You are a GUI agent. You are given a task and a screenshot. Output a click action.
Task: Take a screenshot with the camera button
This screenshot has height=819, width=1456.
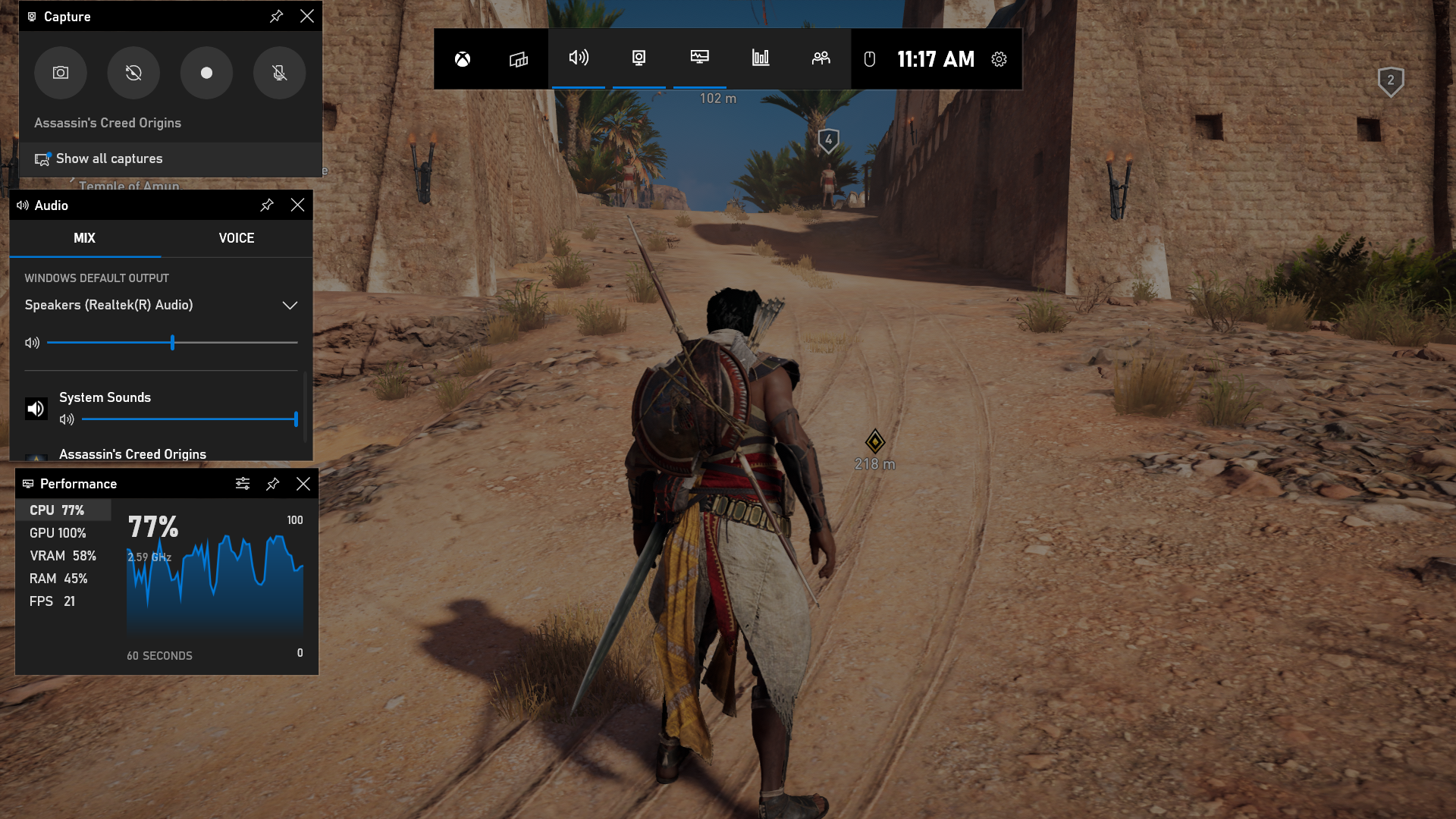pos(61,73)
